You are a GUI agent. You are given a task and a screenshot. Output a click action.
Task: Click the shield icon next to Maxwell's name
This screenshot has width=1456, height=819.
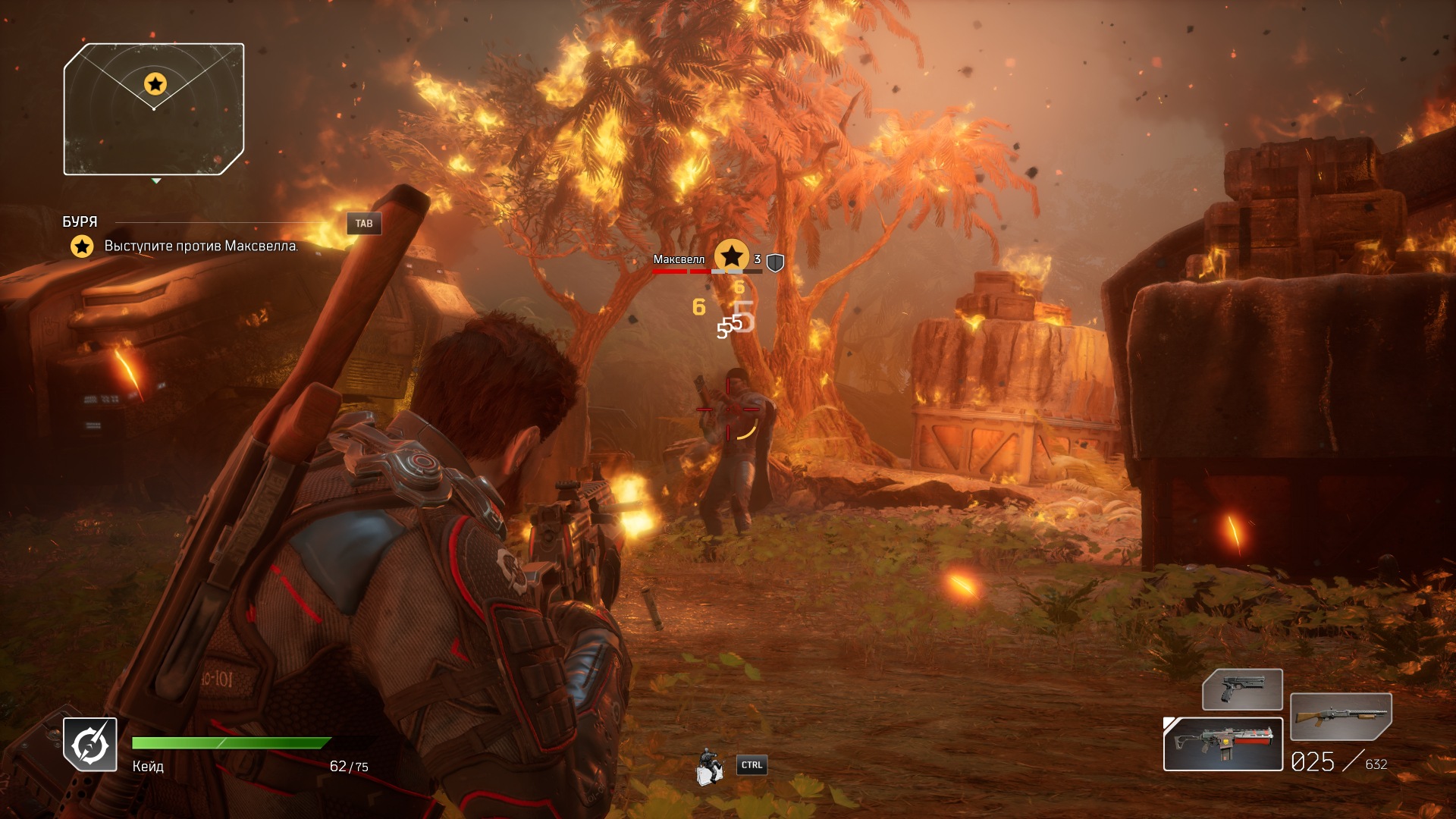click(x=775, y=262)
